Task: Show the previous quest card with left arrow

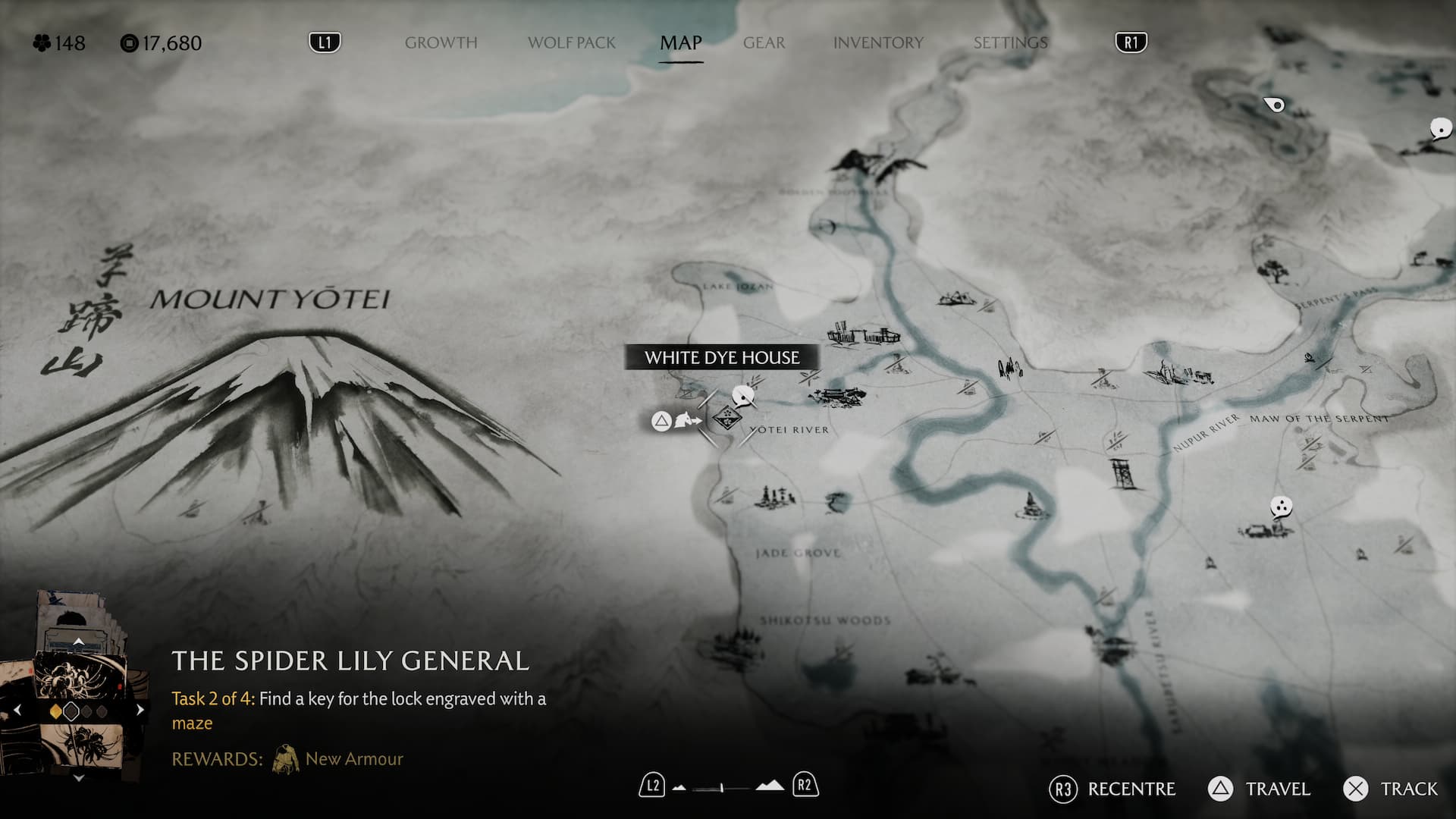Action: [x=17, y=711]
